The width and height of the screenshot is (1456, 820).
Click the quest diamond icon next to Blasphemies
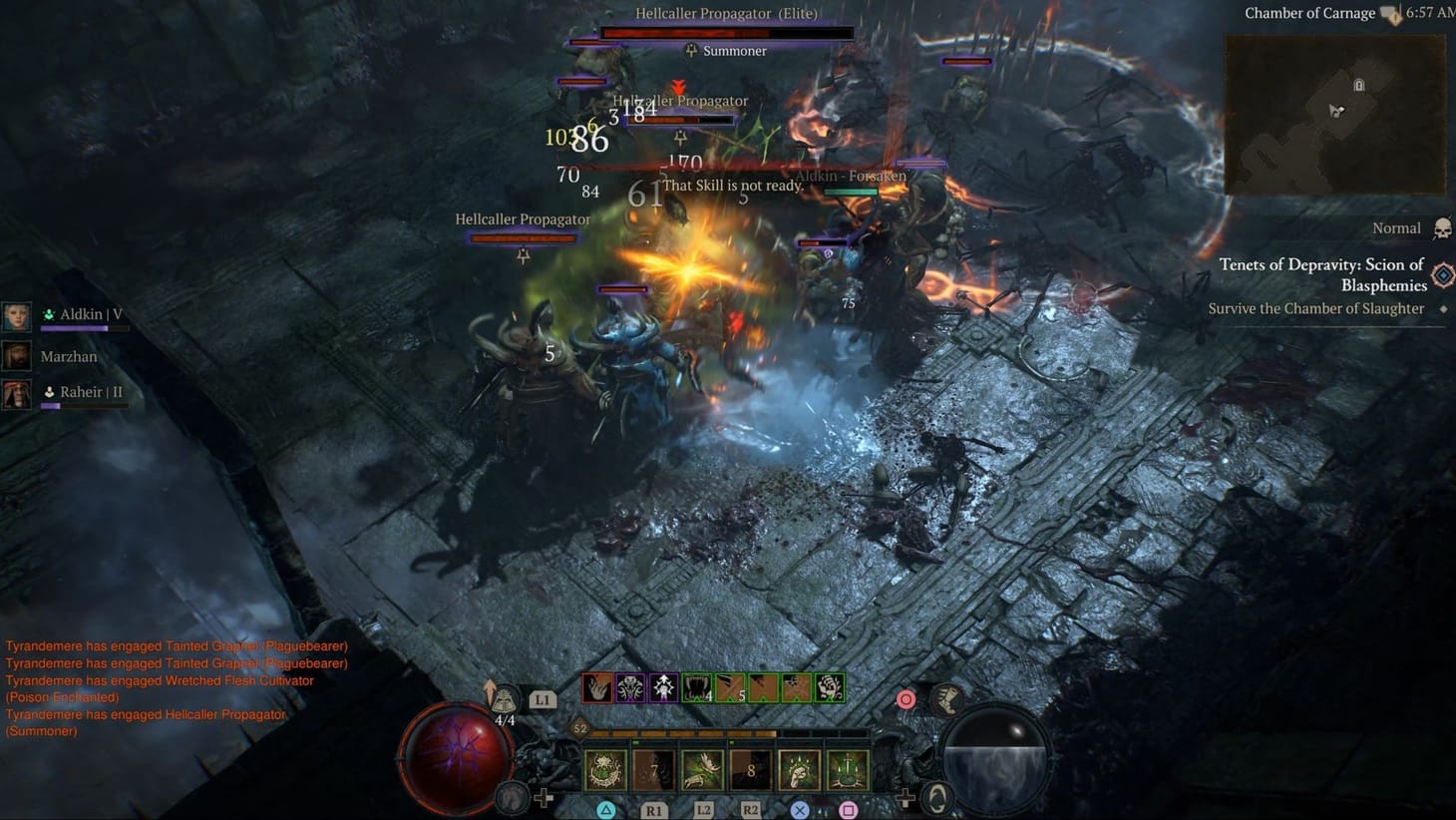pyautogui.click(x=1441, y=273)
